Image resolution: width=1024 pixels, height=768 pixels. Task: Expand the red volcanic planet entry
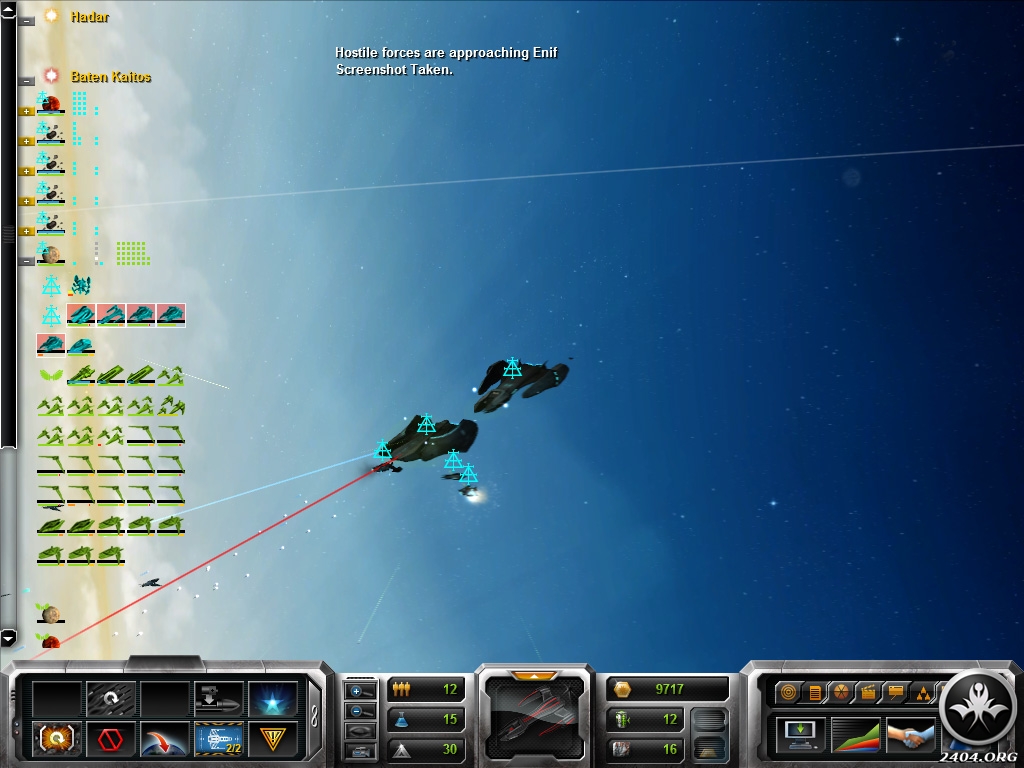pos(27,111)
